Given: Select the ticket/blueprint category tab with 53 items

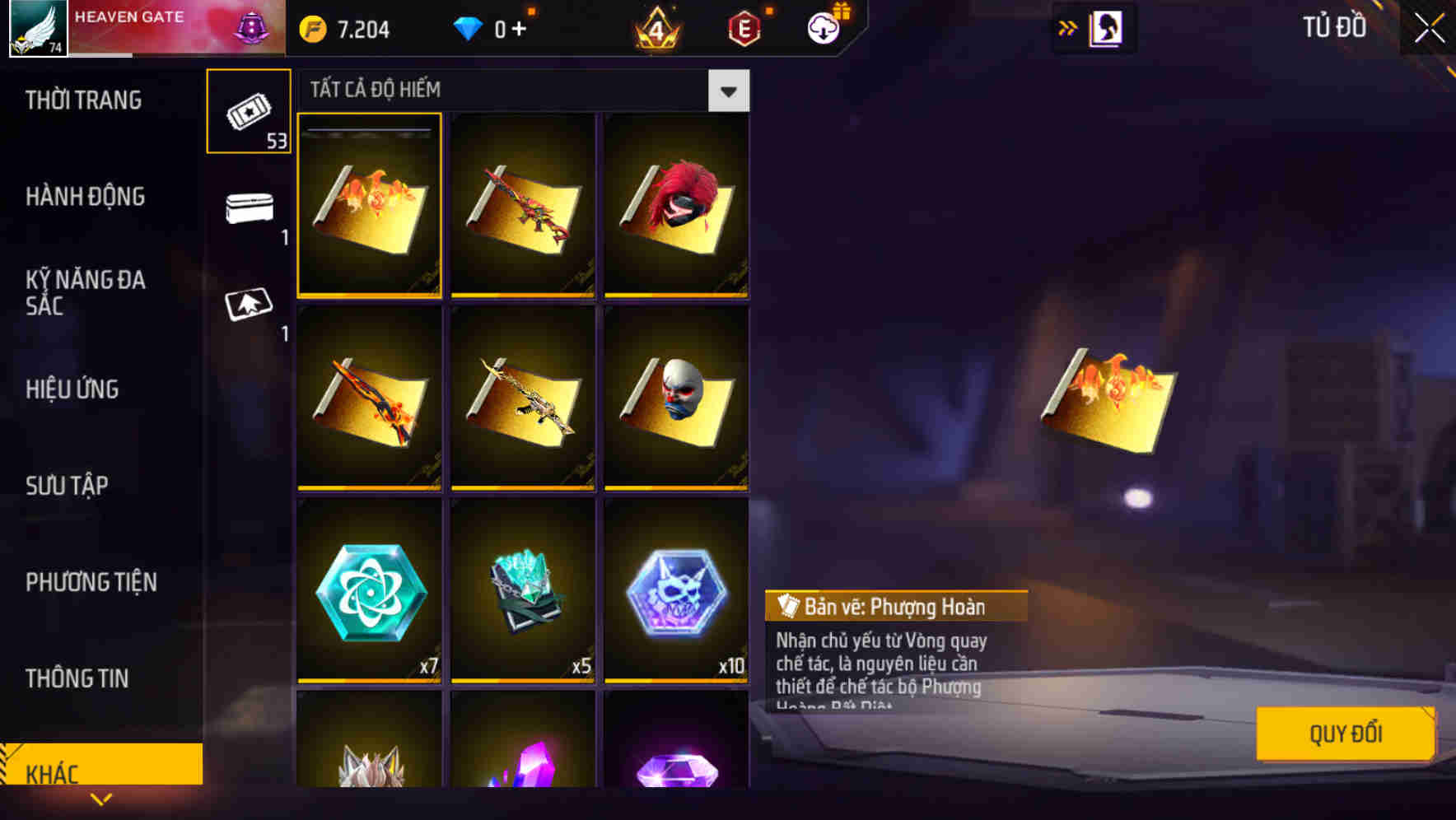Looking at the screenshot, I should [x=249, y=111].
